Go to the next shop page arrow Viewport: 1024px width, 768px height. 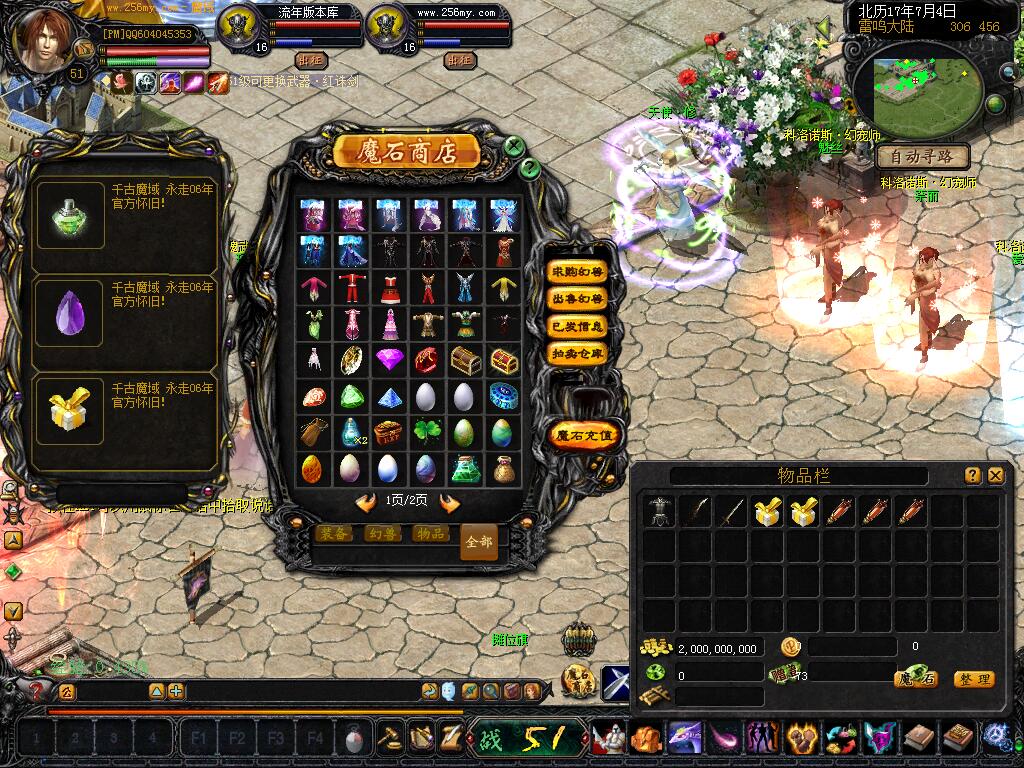click(450, 502)
